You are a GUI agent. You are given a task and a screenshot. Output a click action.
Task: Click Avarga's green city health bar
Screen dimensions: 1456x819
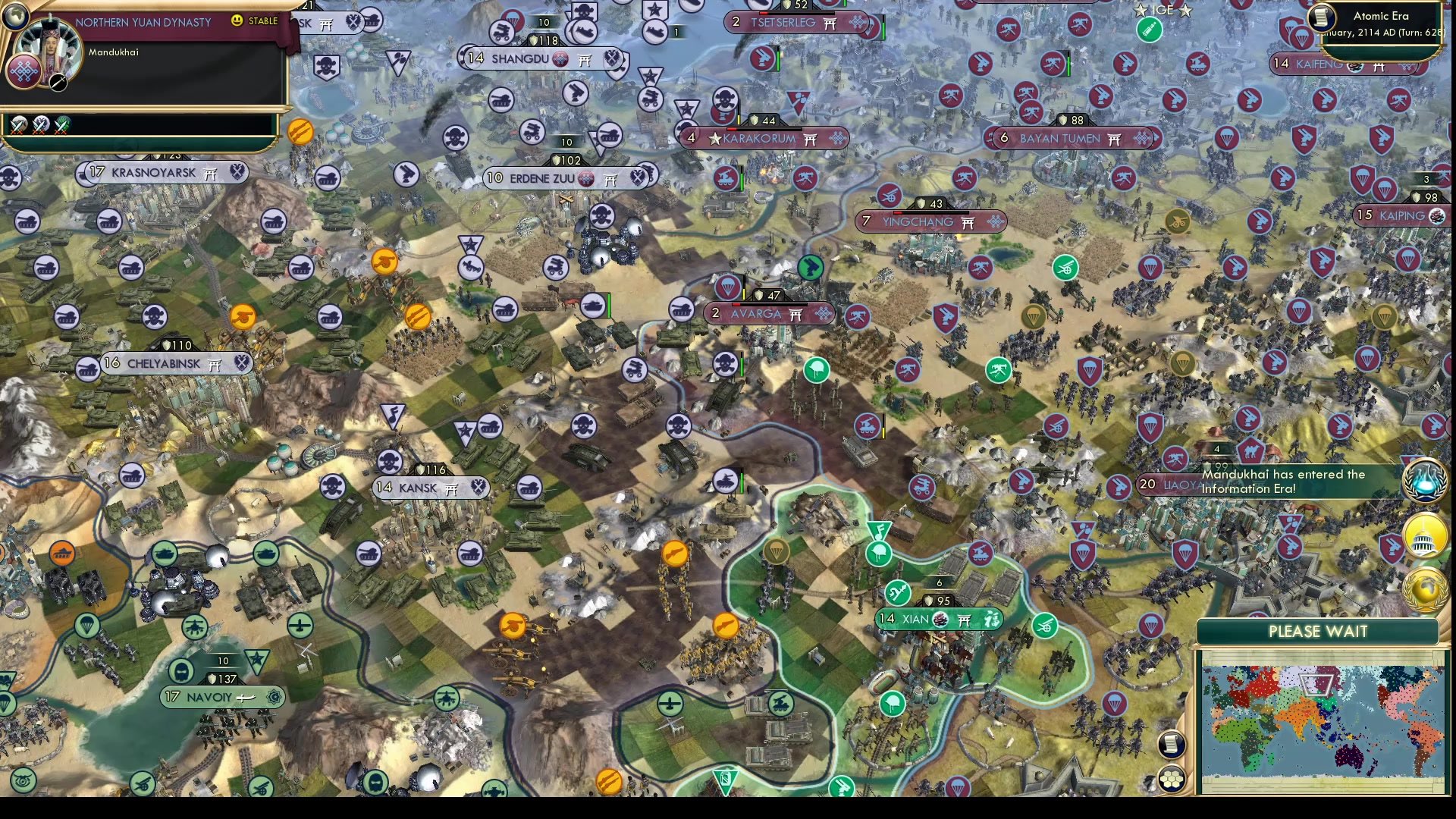770,304
